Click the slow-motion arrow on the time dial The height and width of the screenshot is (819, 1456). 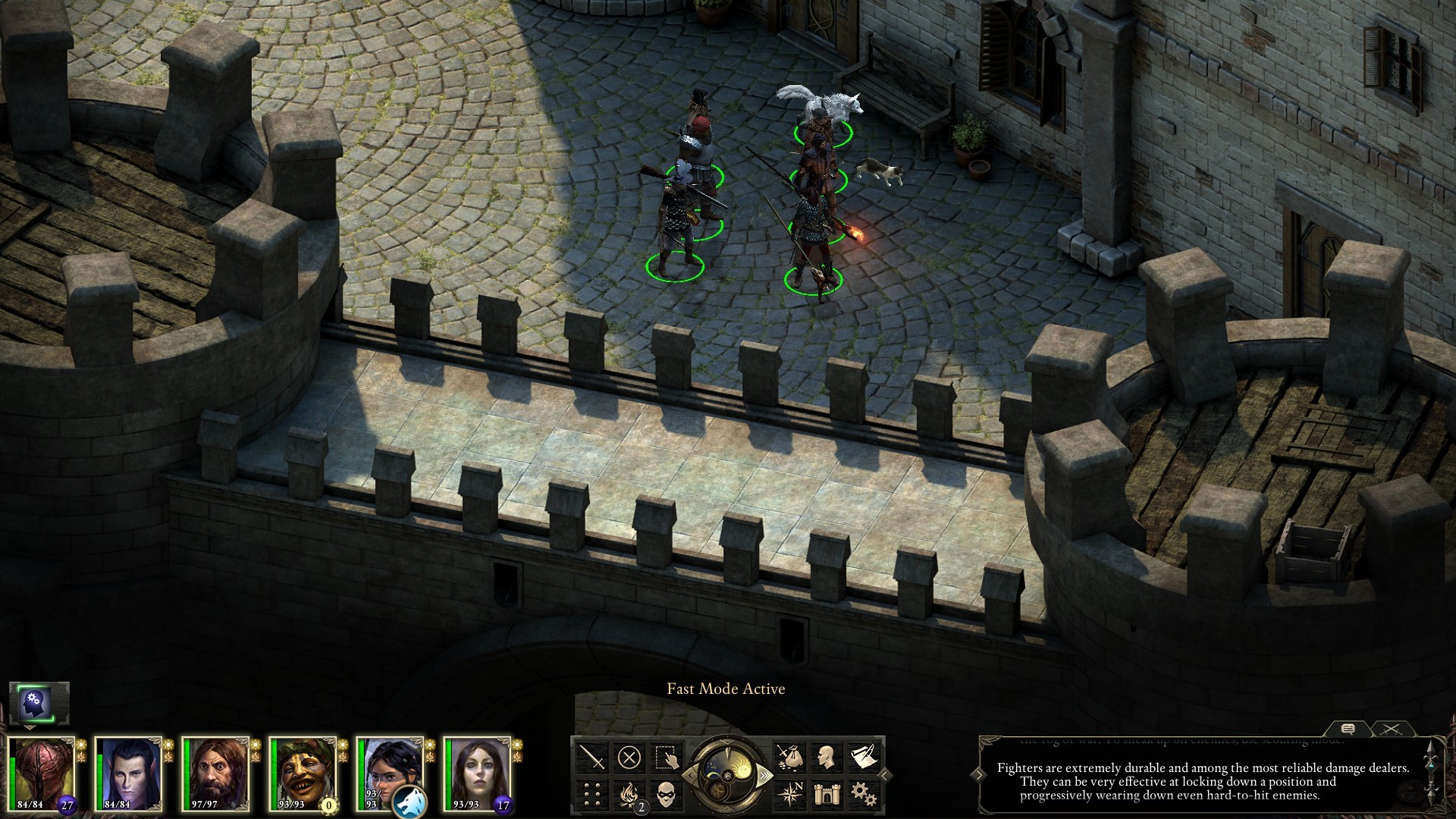691,775
